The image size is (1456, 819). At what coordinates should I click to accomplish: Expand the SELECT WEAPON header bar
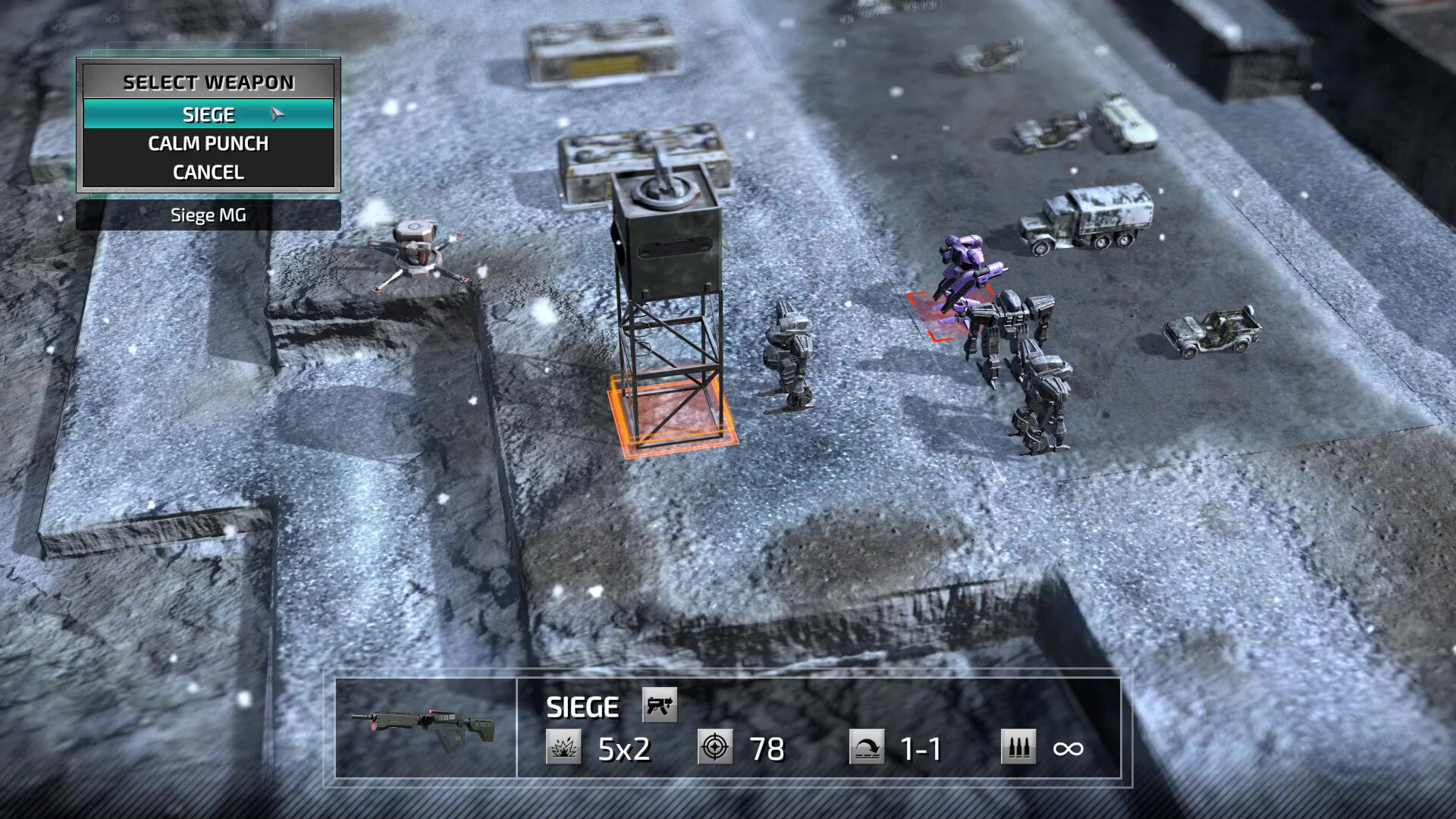click(209, 82)
